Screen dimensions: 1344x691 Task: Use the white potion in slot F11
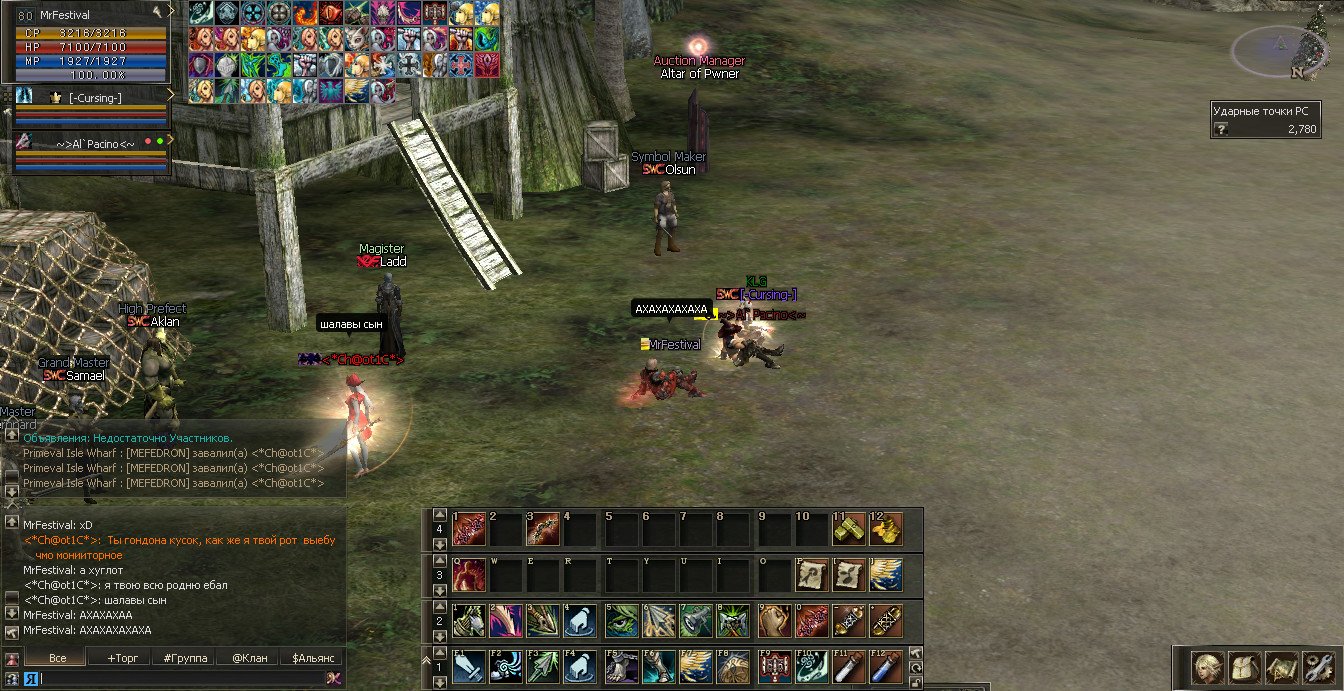pyautogui.click(x=848, y=667)
